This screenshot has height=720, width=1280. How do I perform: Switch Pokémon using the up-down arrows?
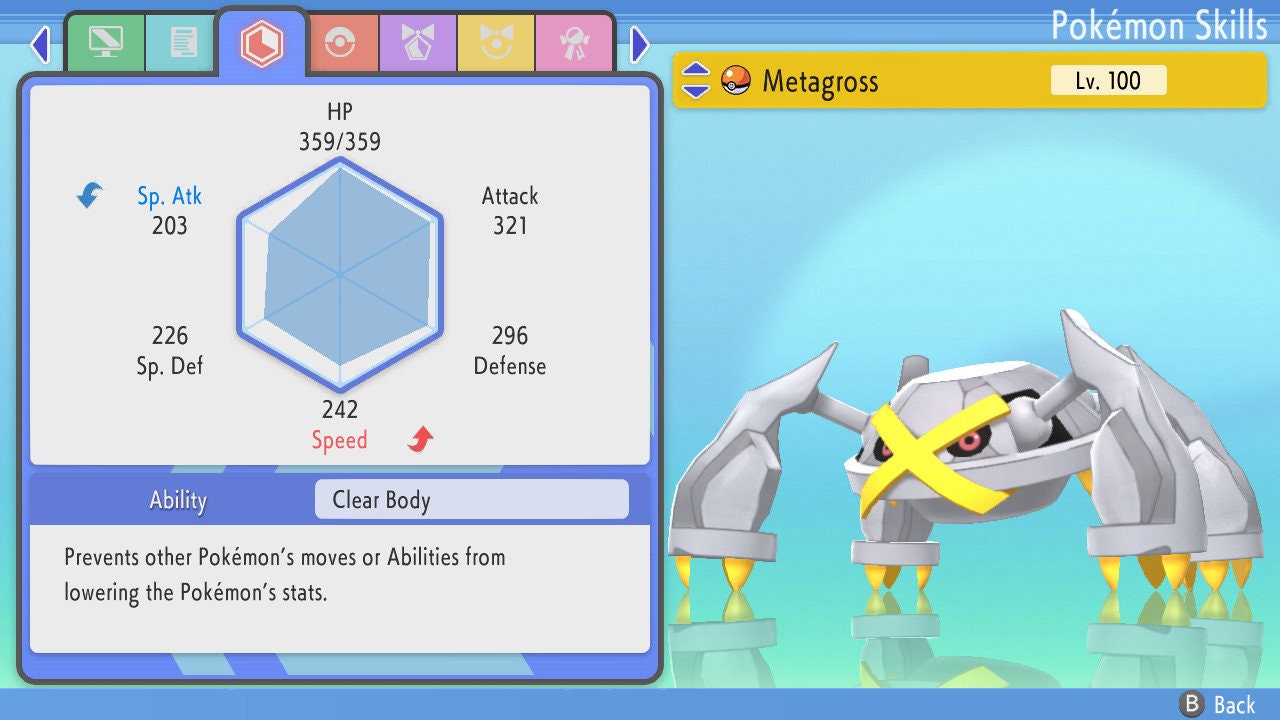(695, 81)
